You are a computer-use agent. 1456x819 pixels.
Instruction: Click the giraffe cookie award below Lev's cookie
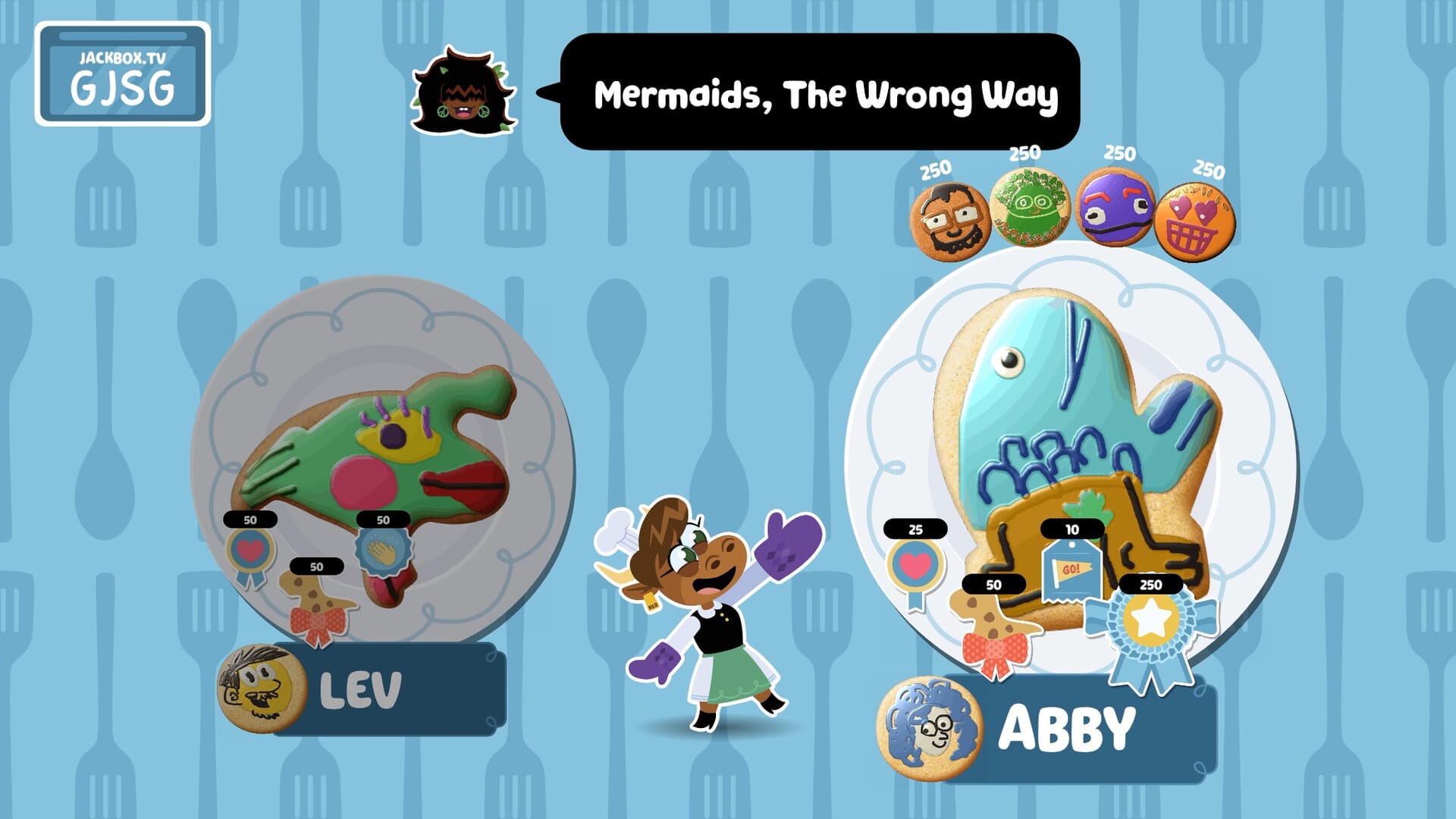[315, 603]
